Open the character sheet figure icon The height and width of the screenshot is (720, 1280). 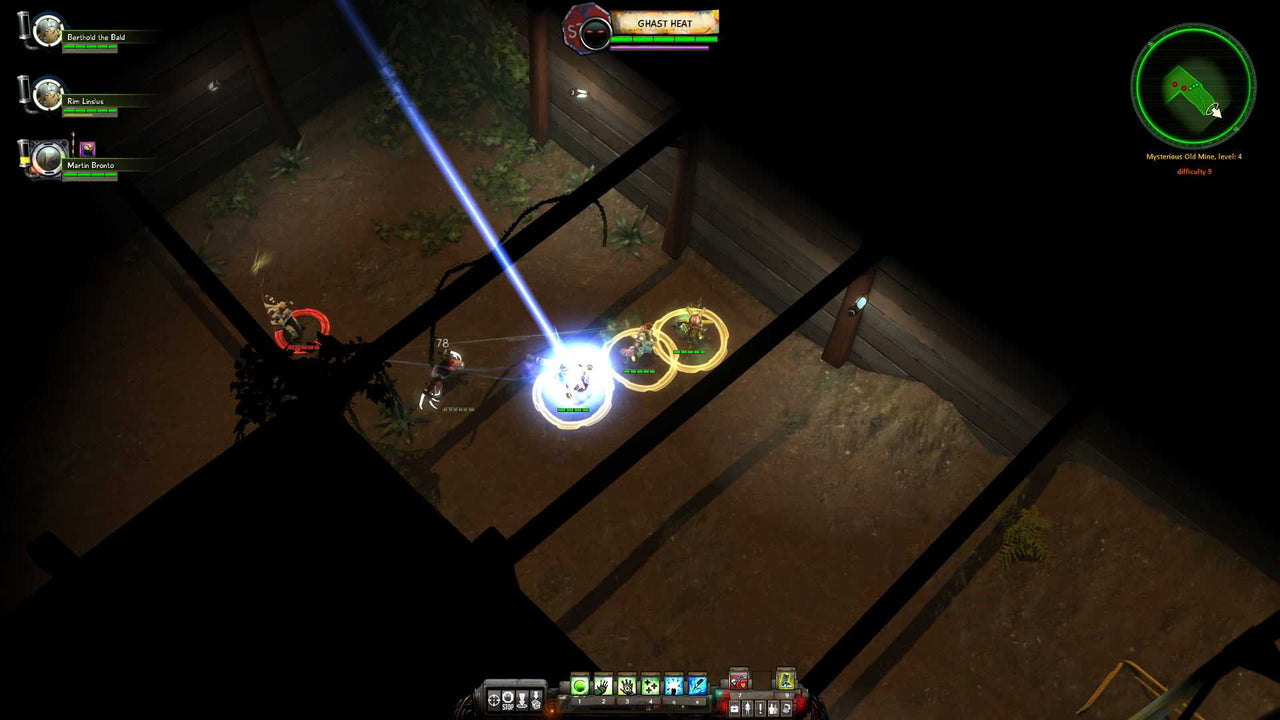point(747,708)
